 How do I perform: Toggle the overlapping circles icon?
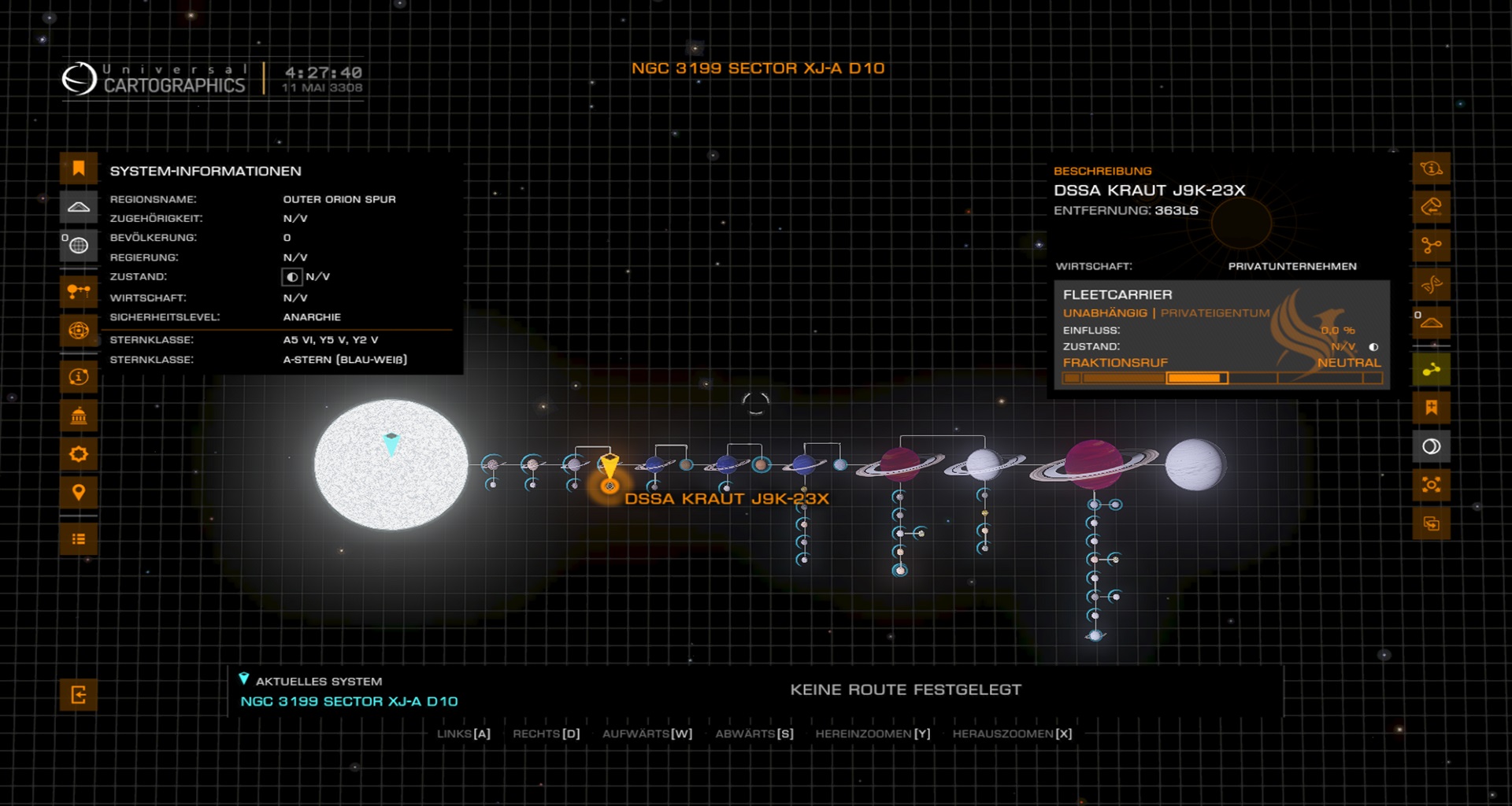point(1431,446)
